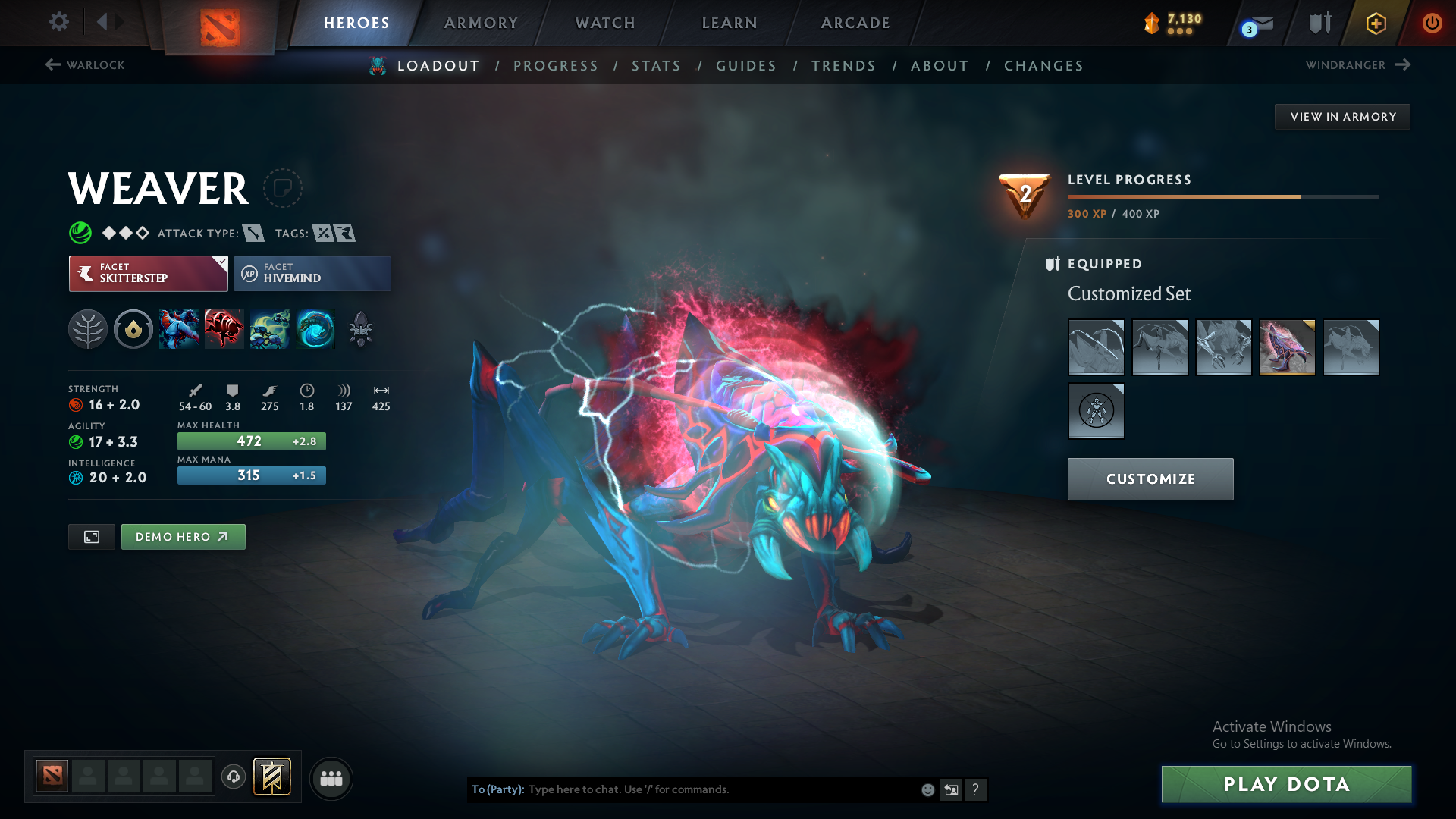Toggle the friends list icon bottom right

click(331, 778)
